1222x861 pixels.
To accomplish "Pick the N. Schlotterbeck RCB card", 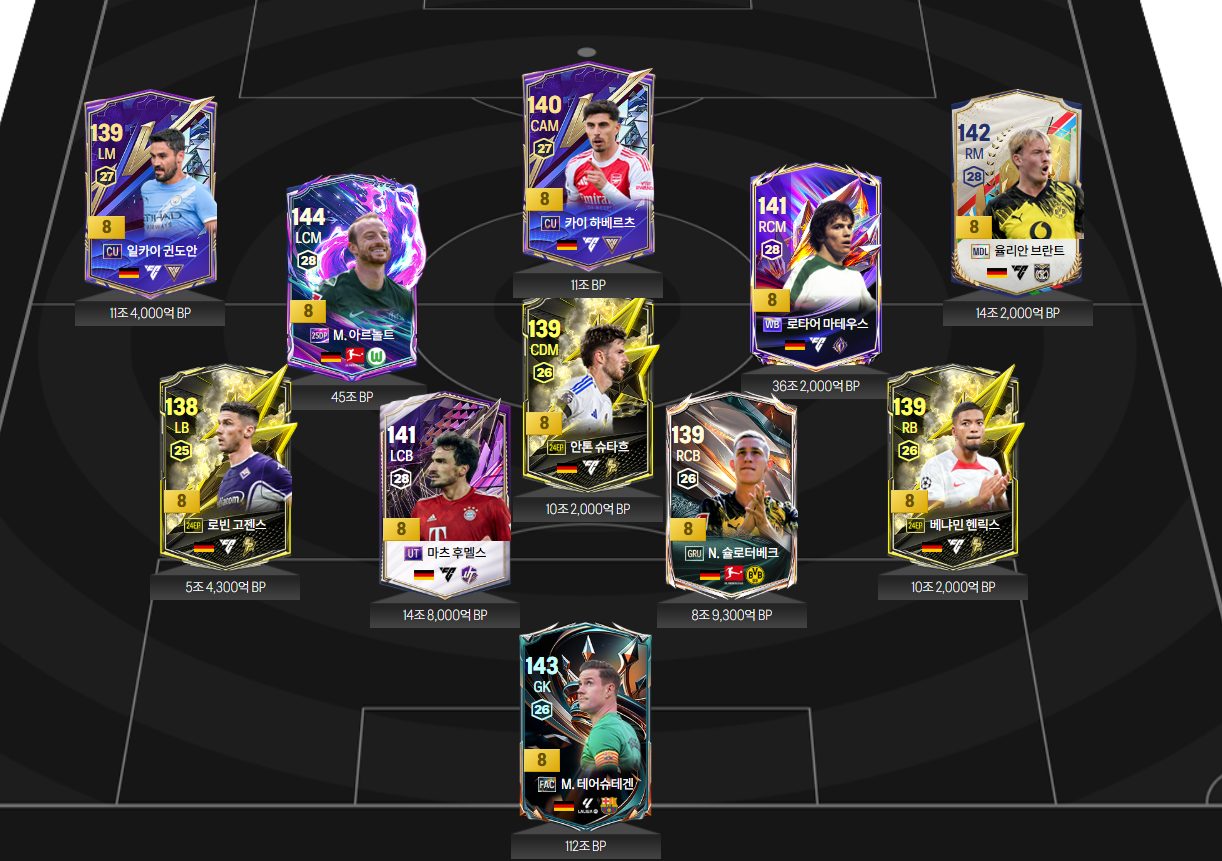I will [x=731, y=495].
